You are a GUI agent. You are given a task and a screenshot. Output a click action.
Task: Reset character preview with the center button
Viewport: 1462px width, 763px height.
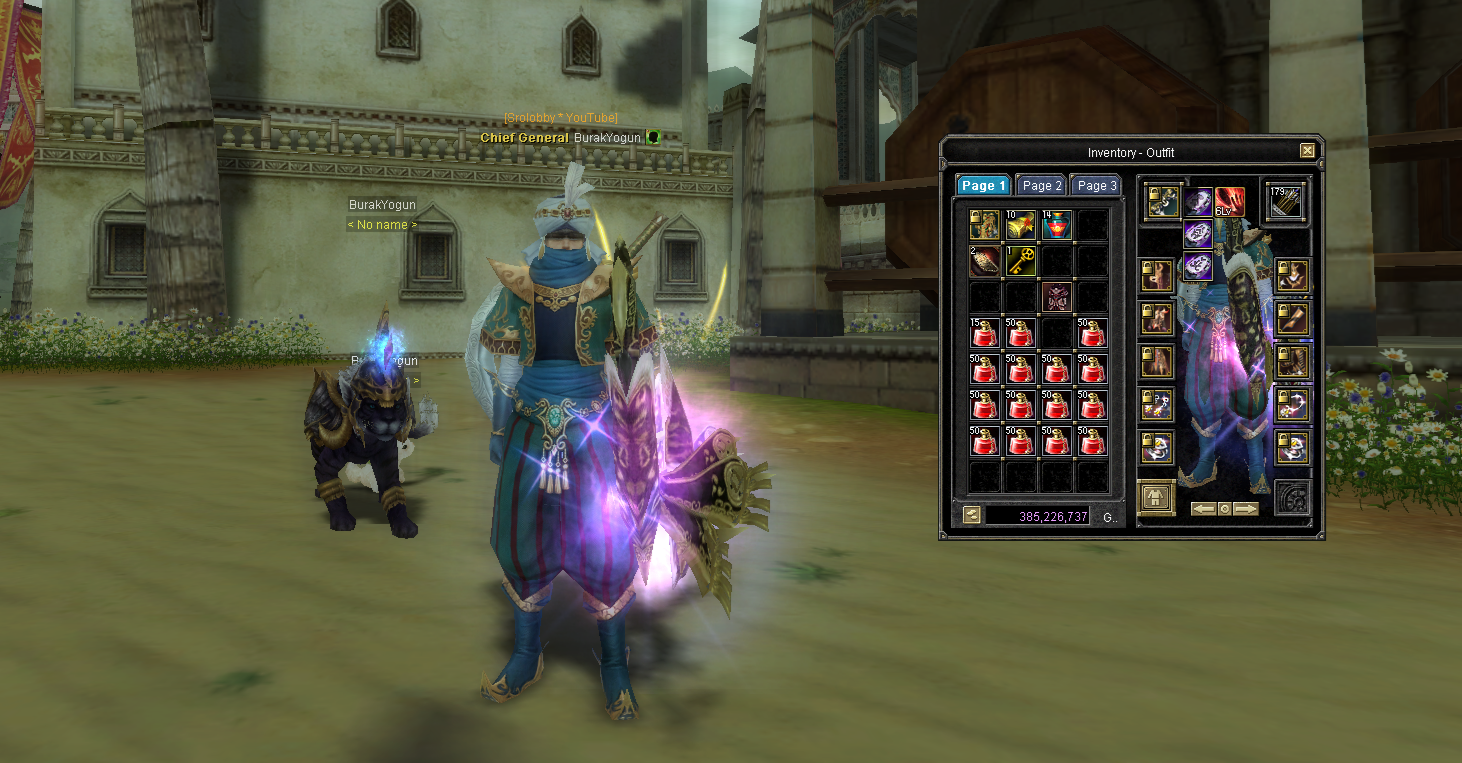(x=1224, y=509)
